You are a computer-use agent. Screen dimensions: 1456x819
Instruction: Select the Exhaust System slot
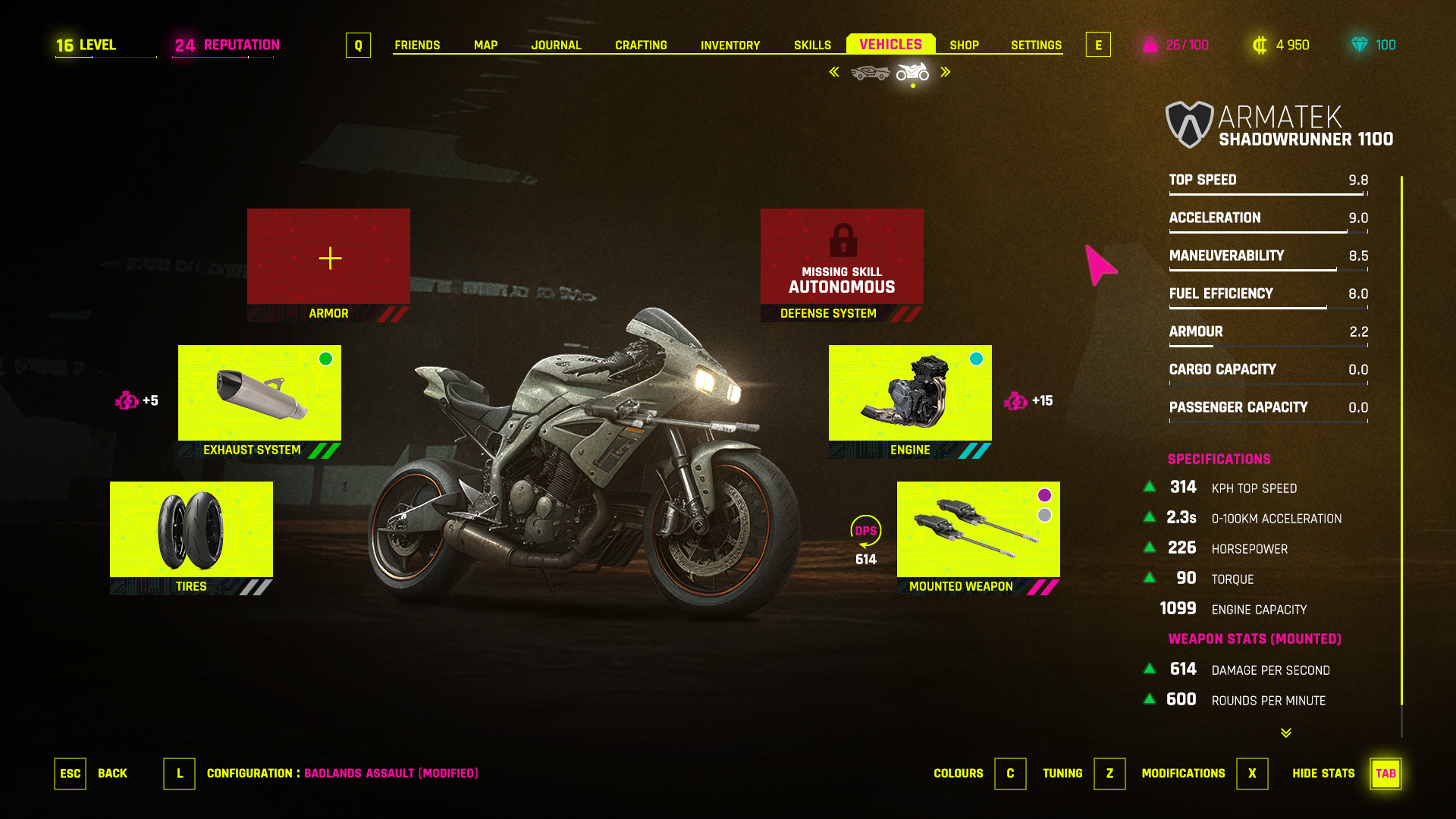pos(259,394)
